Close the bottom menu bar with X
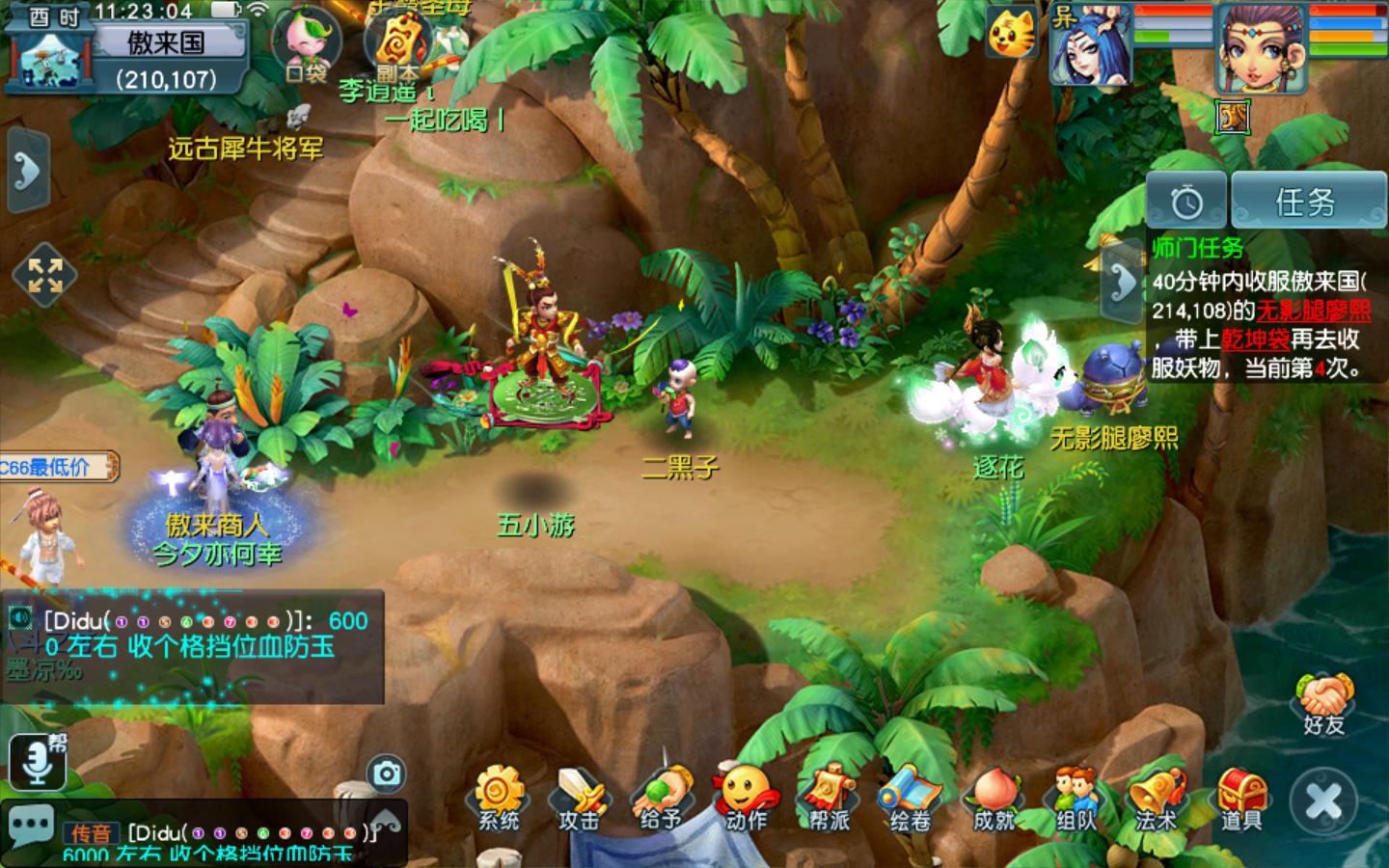The width and height of the screenshot is (1389, 868). [x=1322, y=800]
